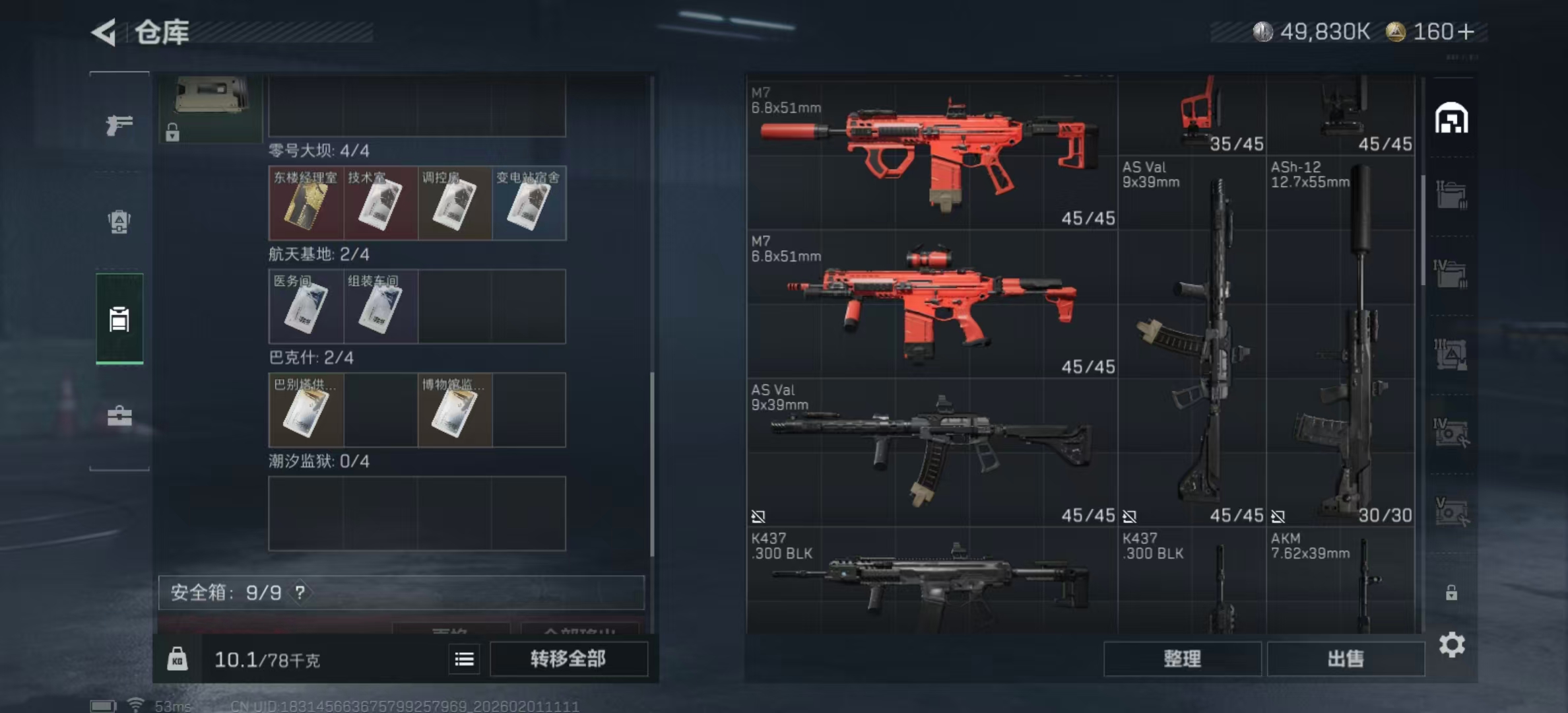
Task: Select the 医务间 keycard
Action: [x=306, y=306]
